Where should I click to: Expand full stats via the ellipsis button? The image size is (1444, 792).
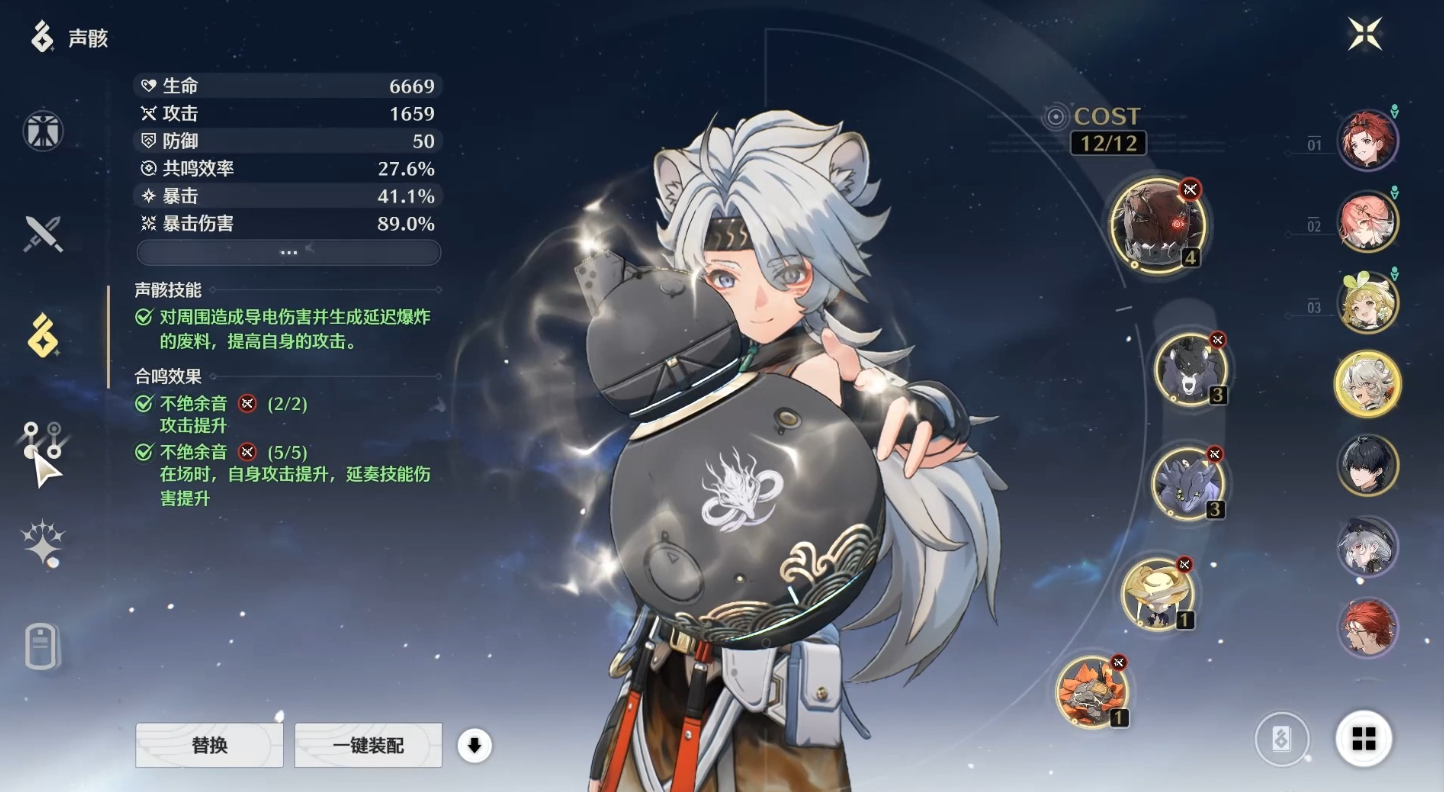pos(288,252)
